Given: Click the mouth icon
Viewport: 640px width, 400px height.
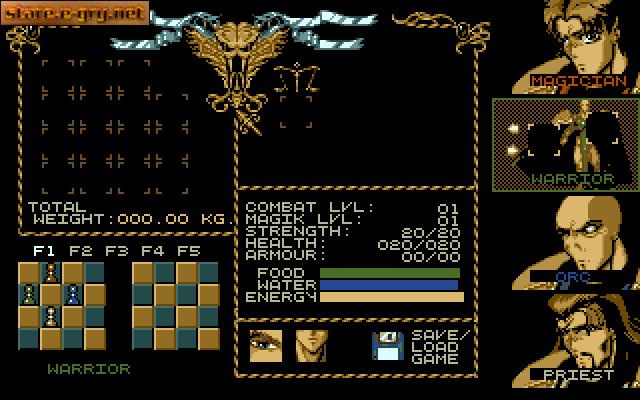Looking at the screenshot, I should (311, 345).
